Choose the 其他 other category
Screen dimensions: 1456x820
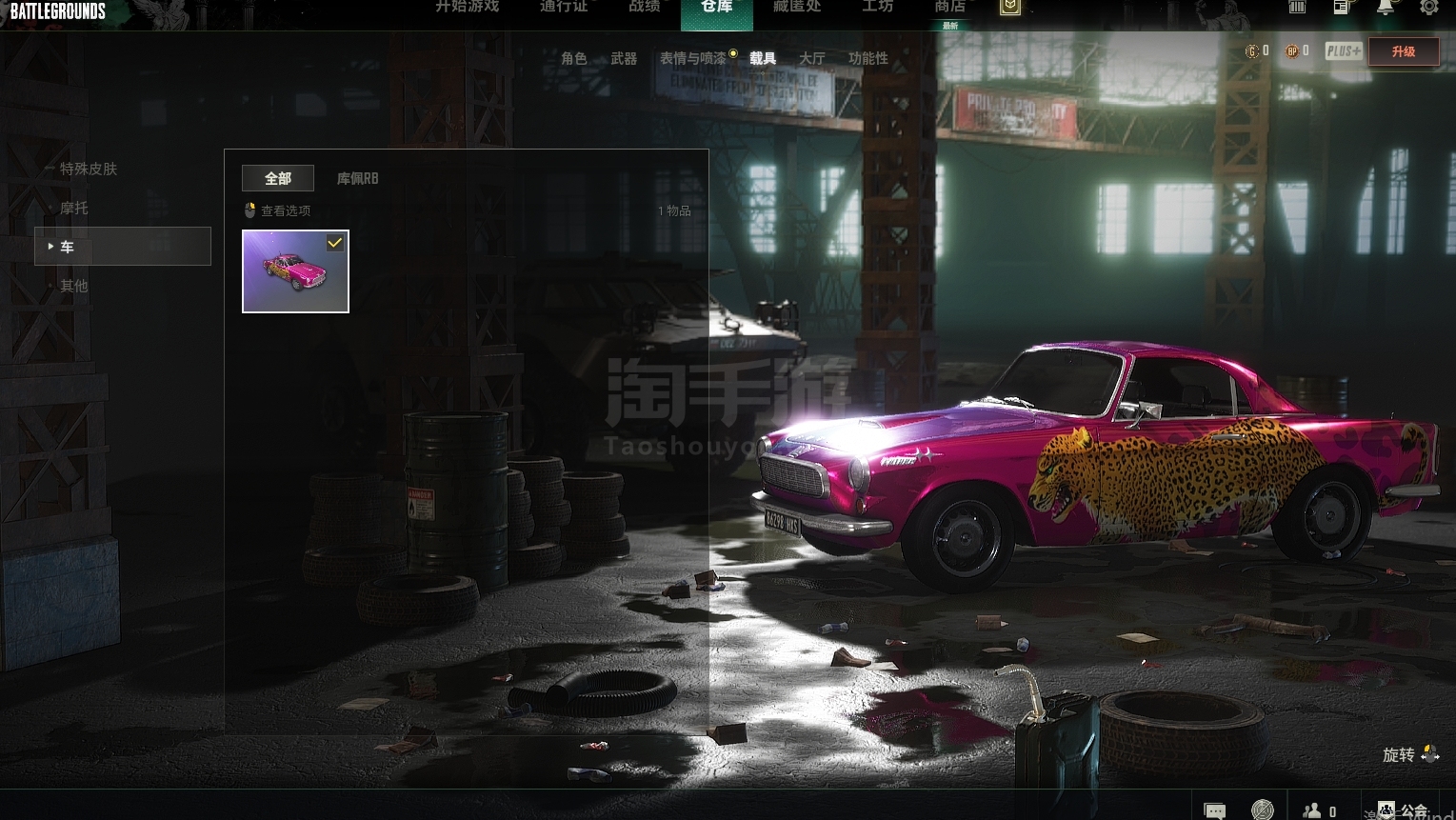click(74, 286)
